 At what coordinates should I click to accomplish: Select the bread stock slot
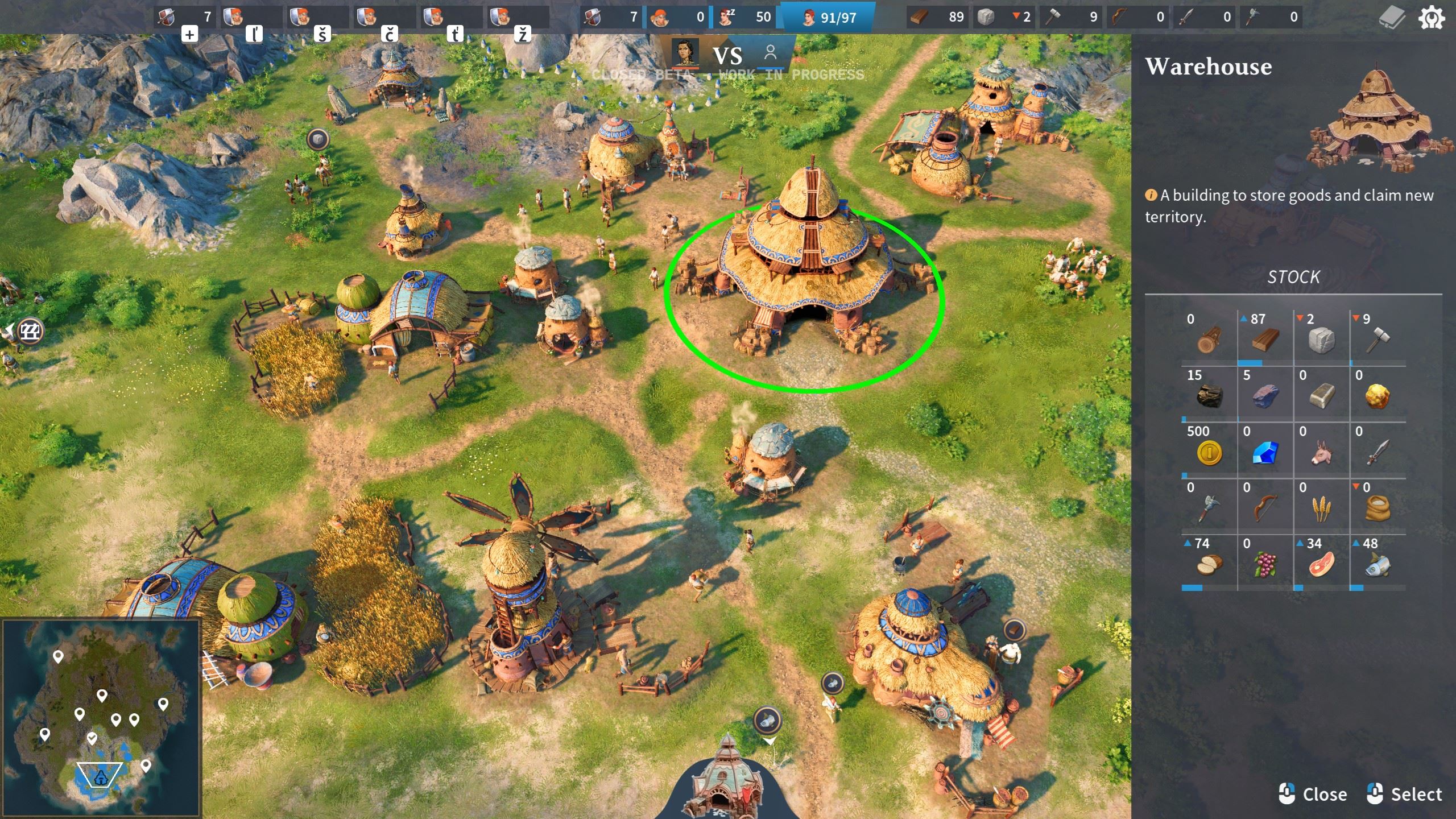1209,564
